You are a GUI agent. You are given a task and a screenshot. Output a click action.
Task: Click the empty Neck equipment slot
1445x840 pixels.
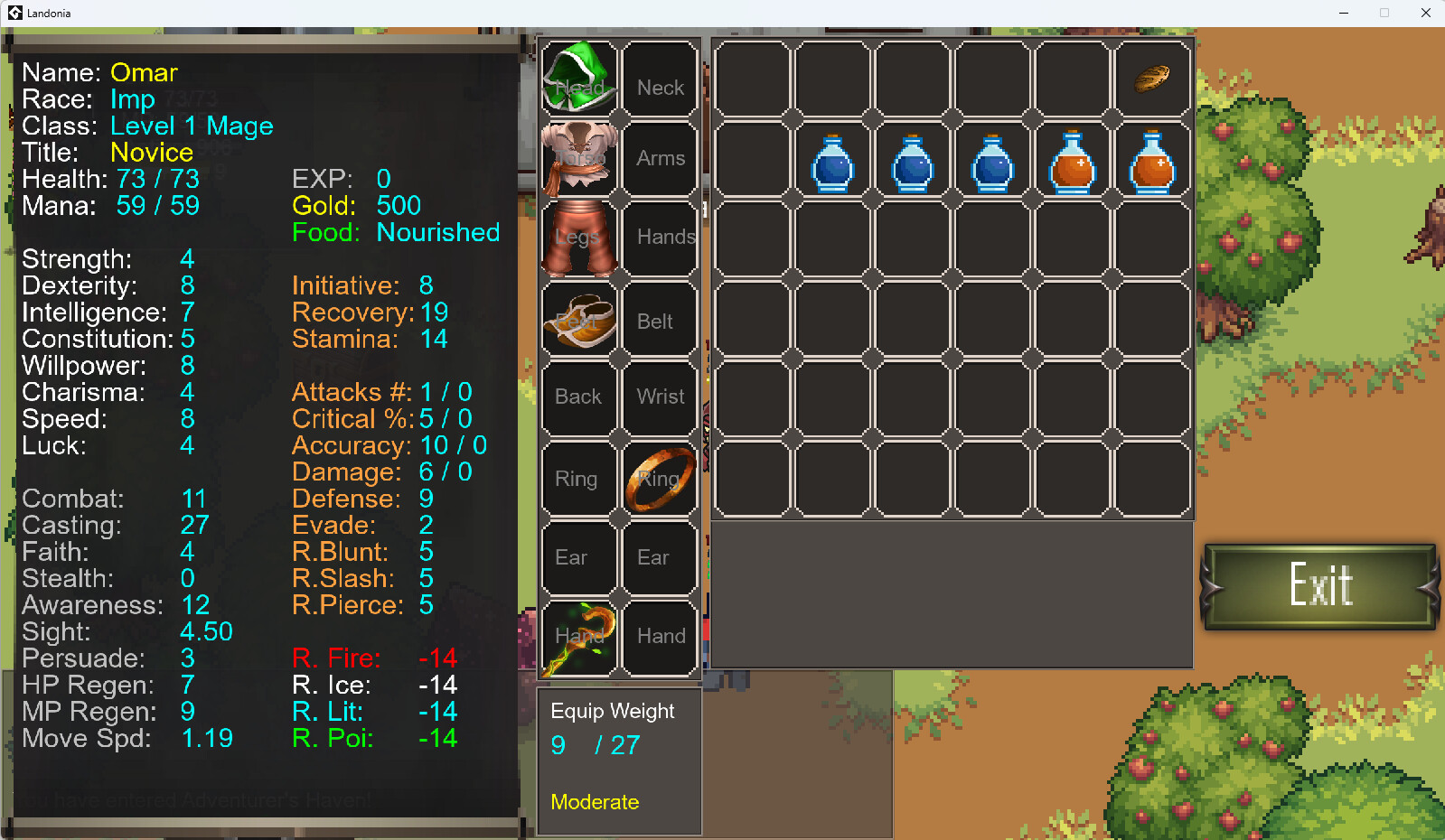(660, 79)
